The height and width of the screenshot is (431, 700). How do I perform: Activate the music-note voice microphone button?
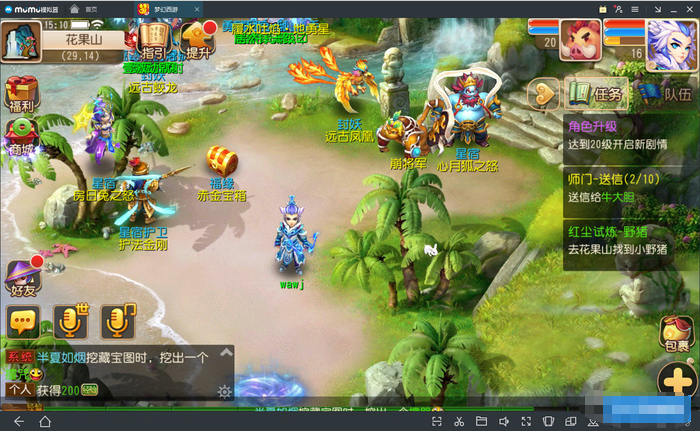(x=118, y=321)
